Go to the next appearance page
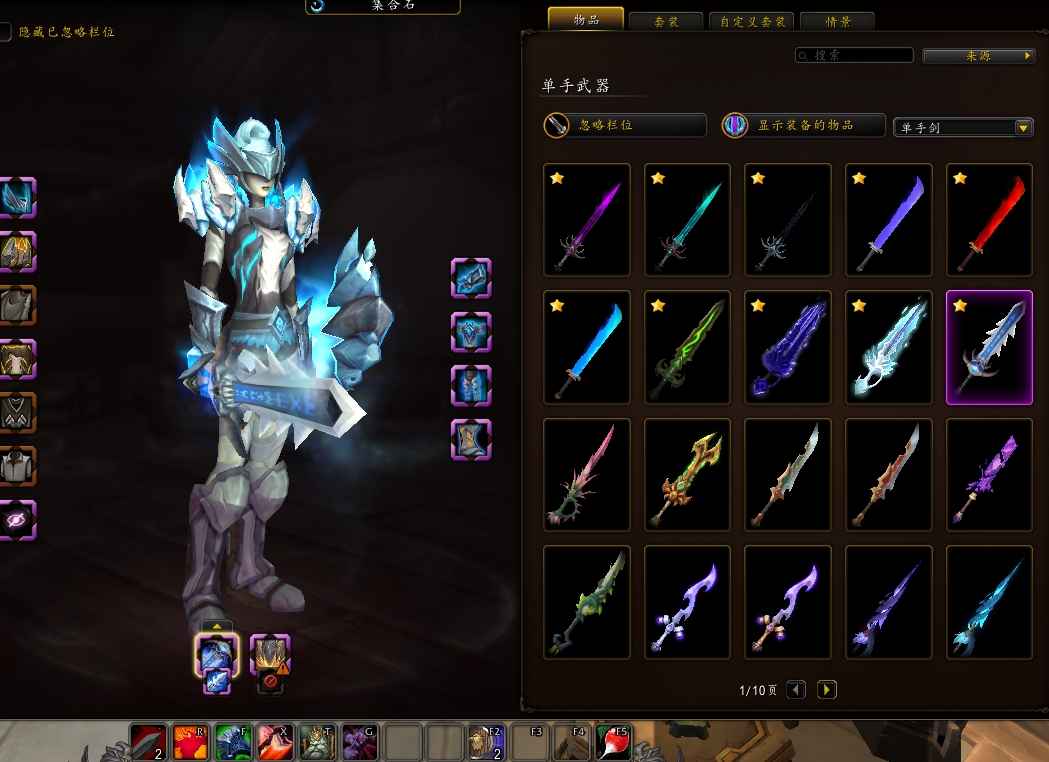This screenshot has height=762, width=1049. 827,690
